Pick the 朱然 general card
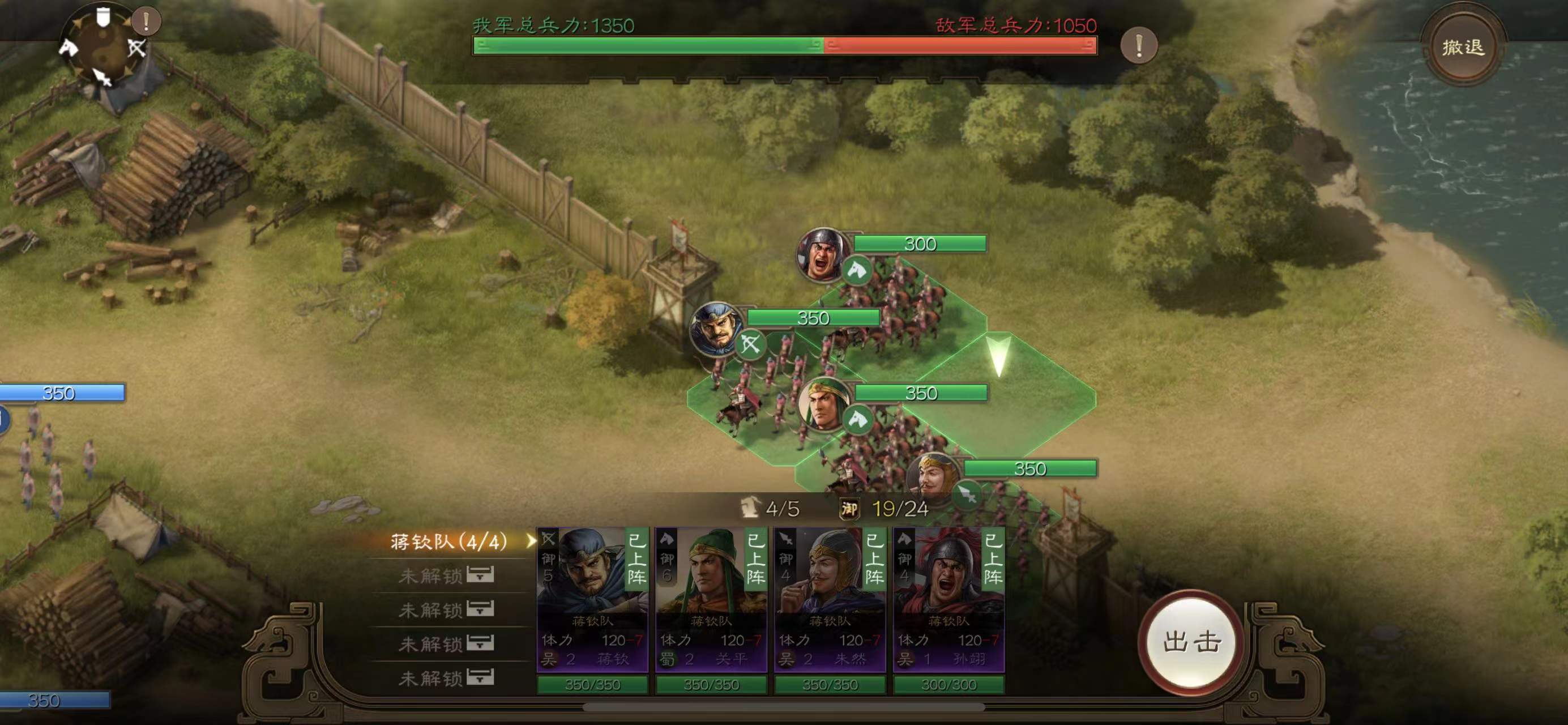Image resolution: width=1568 pixels, height=725 pixels. pyautogui.click(x=830, y=600)
